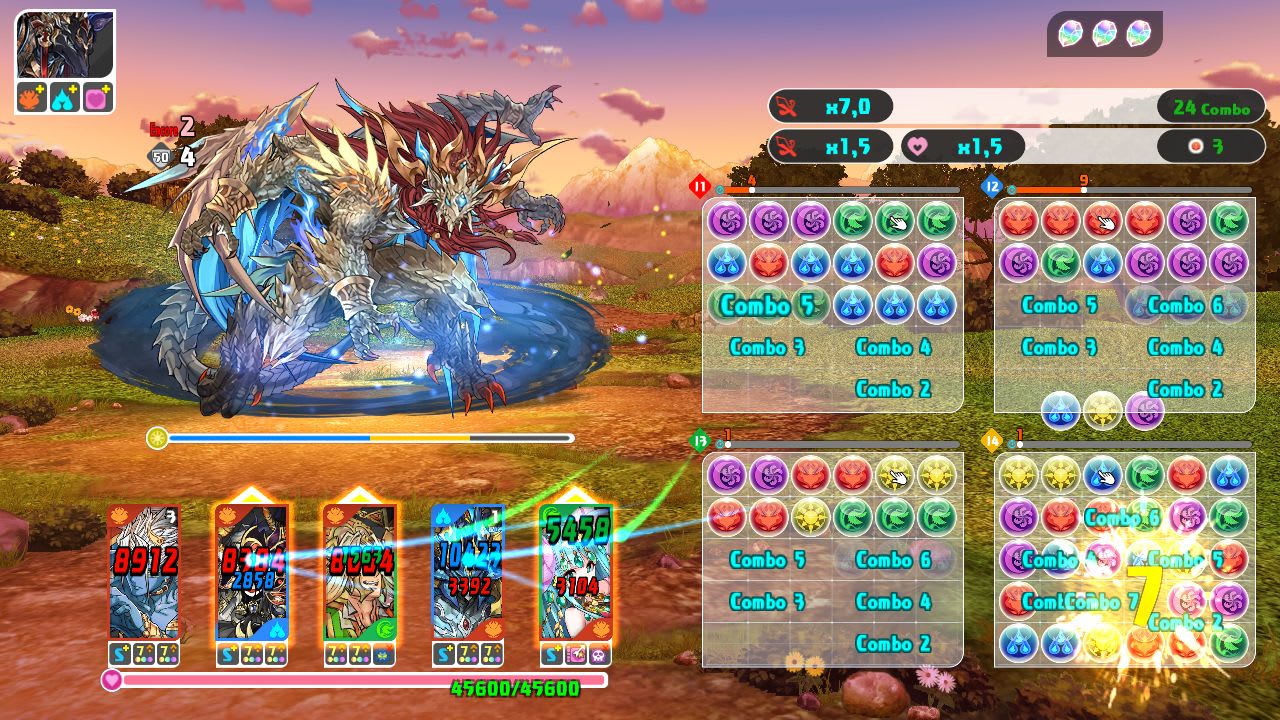Select the Encore counter label
Image resolution: width=1280 pixels, height=720 pixels.
click(164, 128)
